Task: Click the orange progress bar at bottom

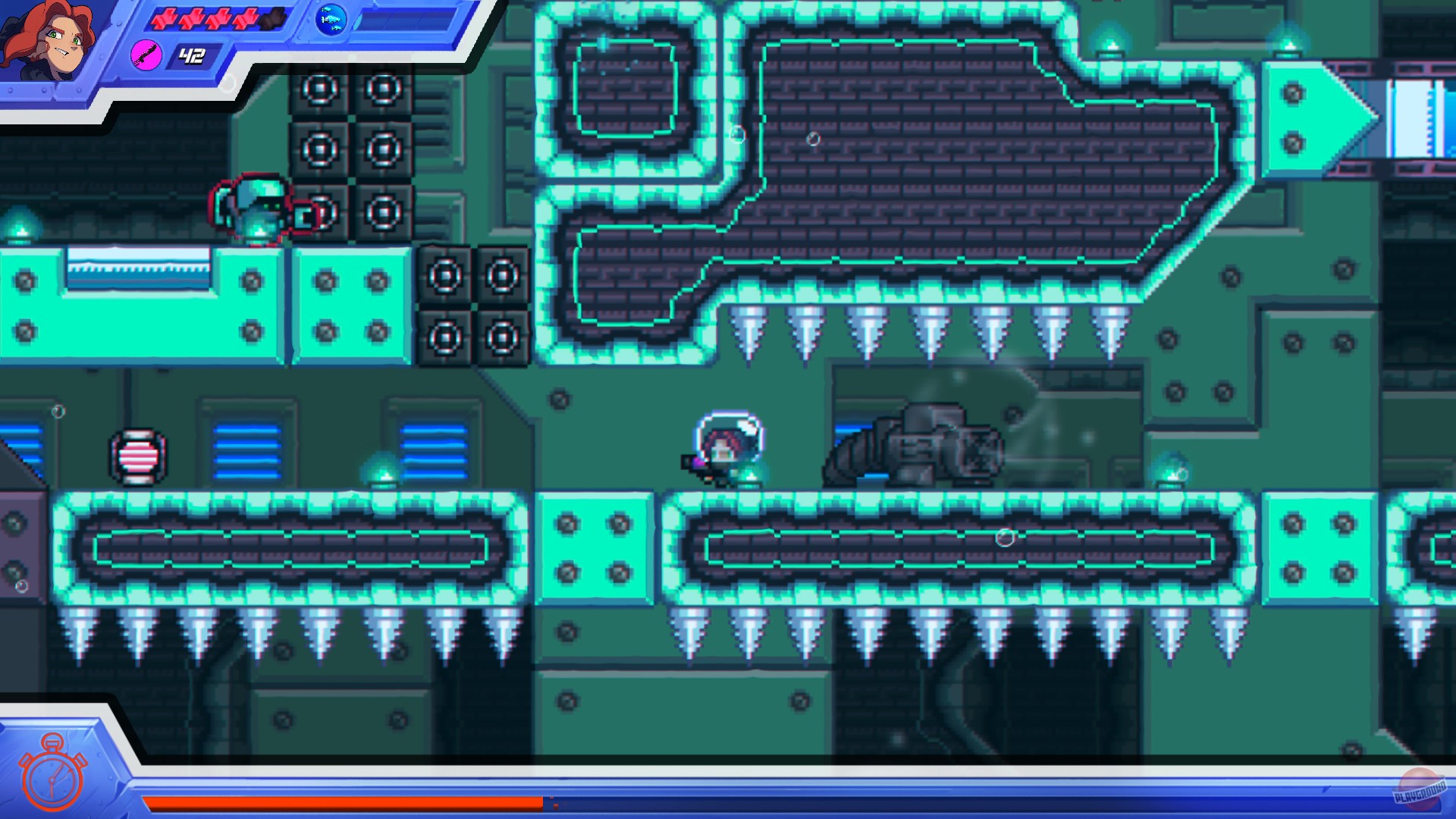Action: pos(341,802)
